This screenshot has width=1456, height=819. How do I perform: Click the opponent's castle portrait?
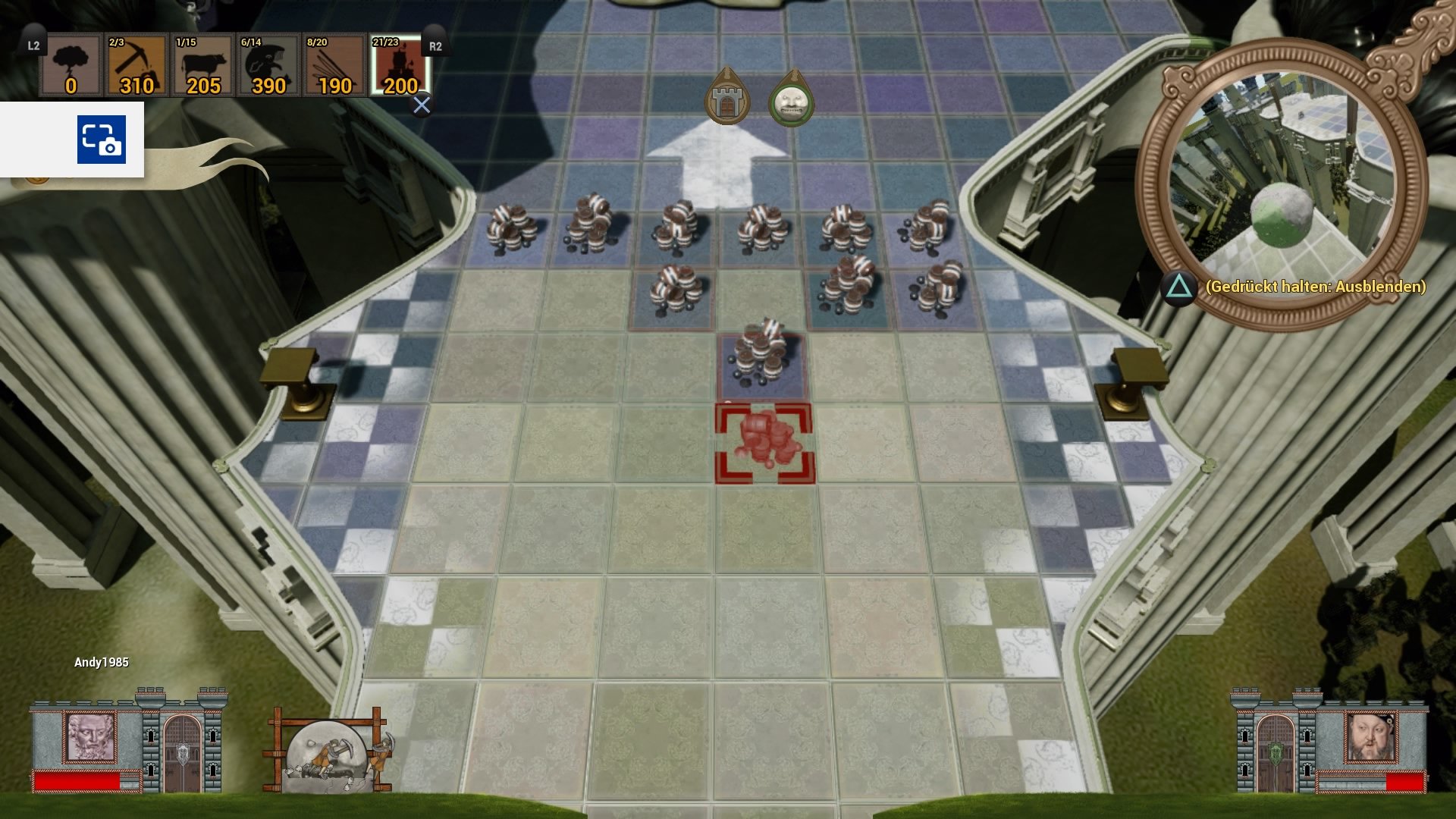click(x=1370, y=736)
